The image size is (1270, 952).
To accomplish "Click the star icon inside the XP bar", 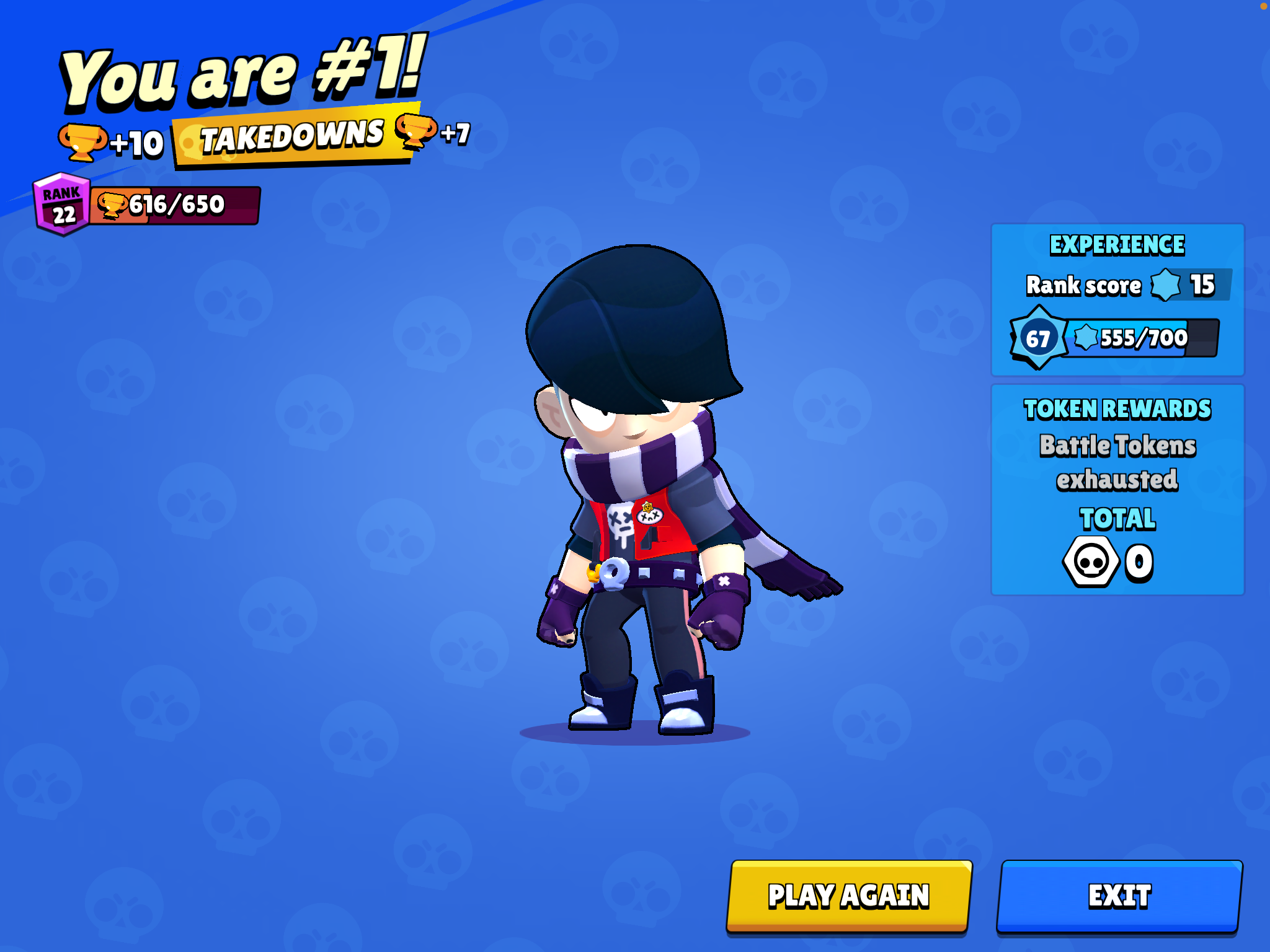I will point(1085,338).
